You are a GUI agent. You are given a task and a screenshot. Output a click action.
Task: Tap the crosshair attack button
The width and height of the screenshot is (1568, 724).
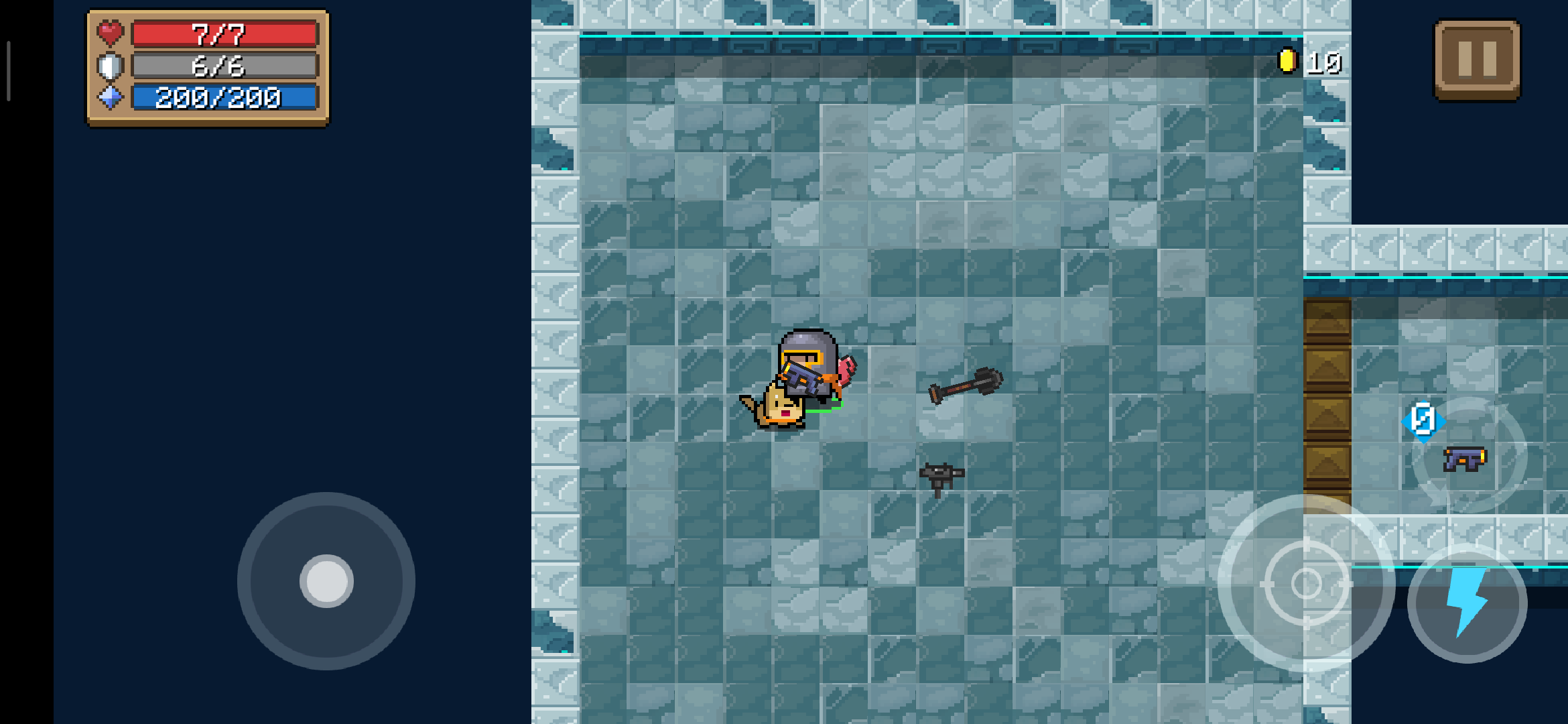(1306, 583)
